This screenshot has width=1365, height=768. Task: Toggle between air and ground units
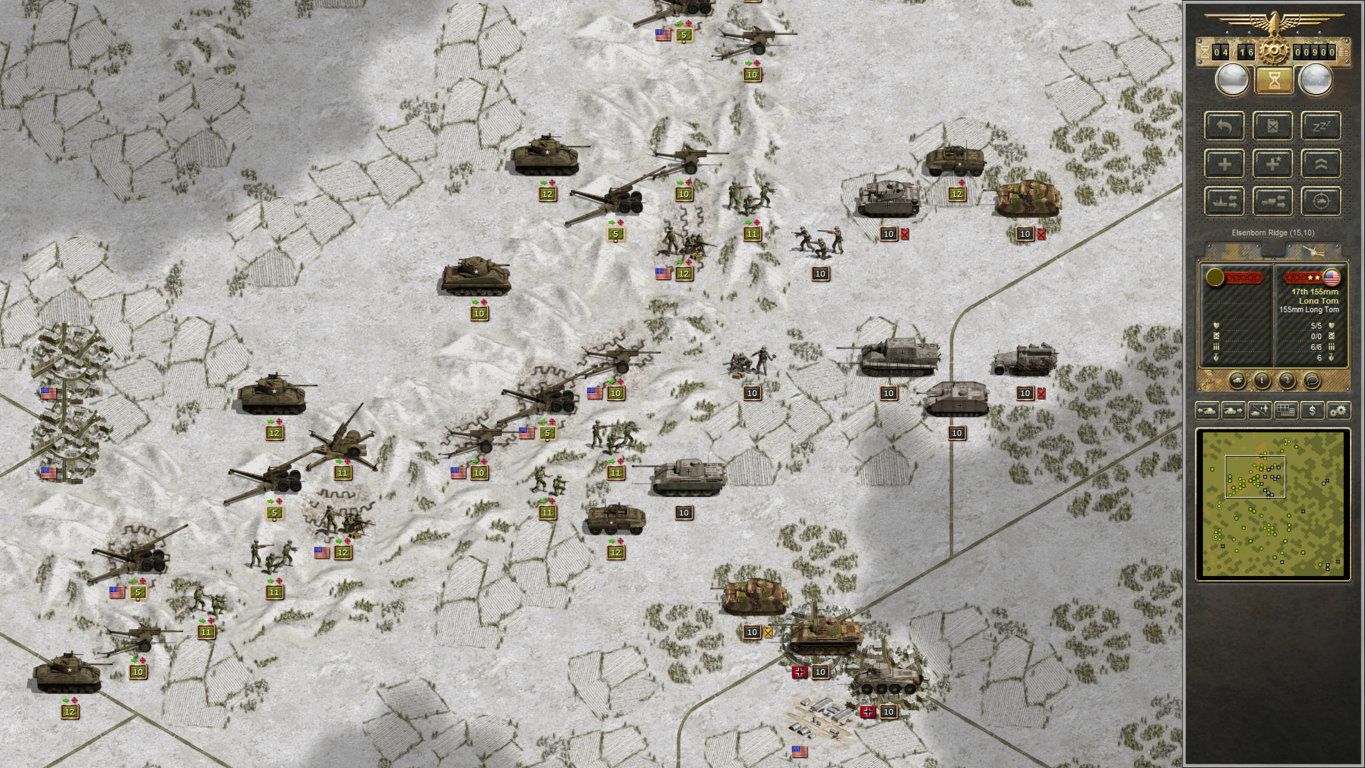click(1260, 410)
